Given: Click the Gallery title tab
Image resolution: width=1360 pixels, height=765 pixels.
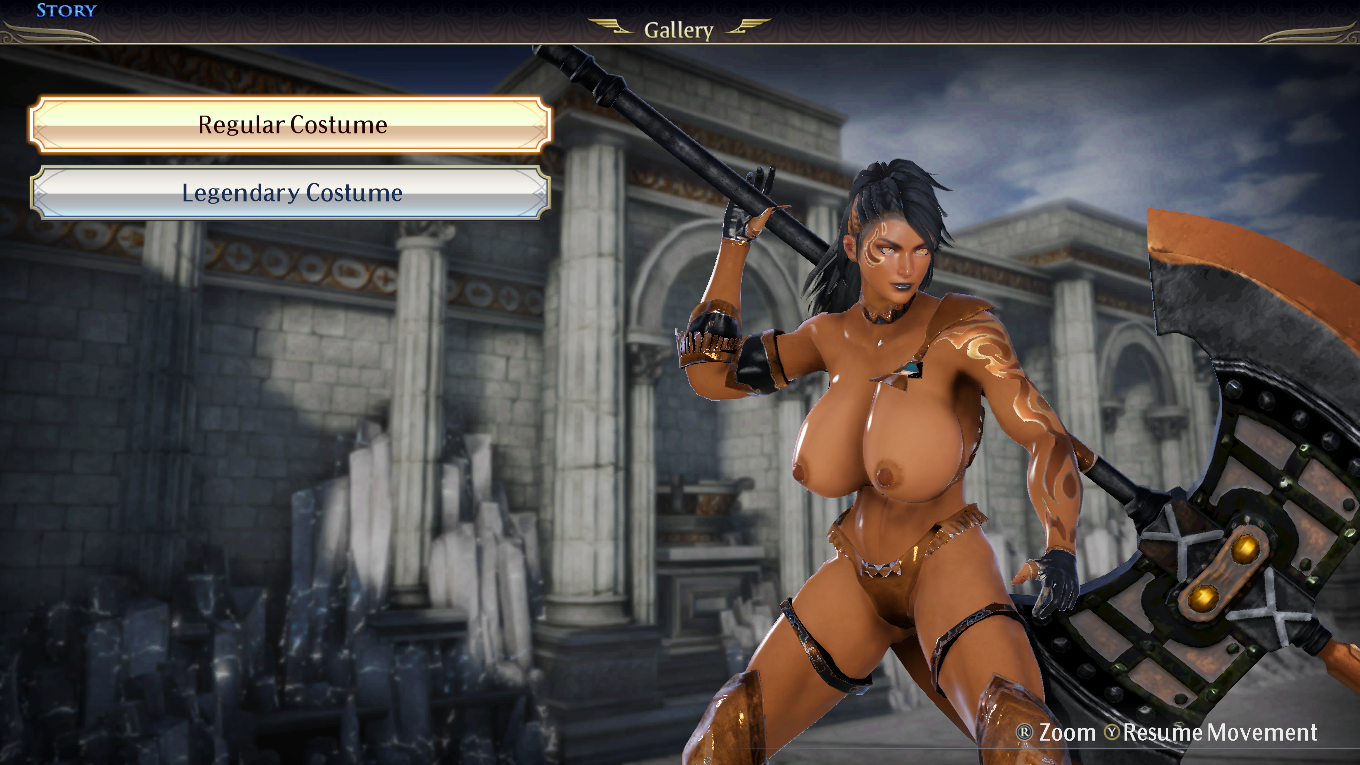Looking at the screenshot, I should pos(679,29).
